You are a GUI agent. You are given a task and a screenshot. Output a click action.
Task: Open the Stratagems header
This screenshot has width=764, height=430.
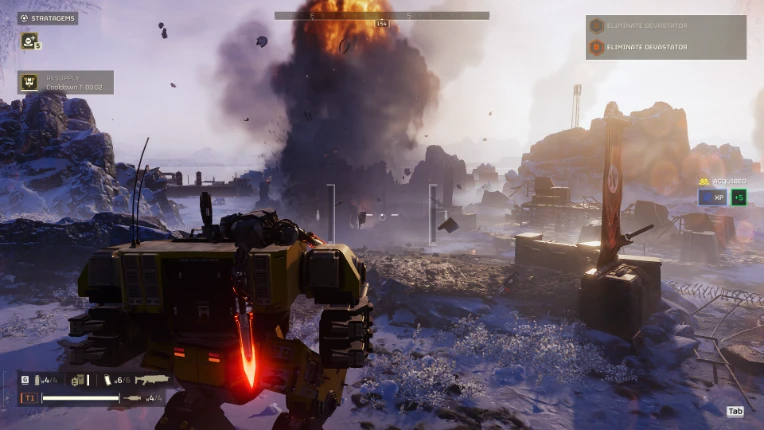[x=47, y=18]
